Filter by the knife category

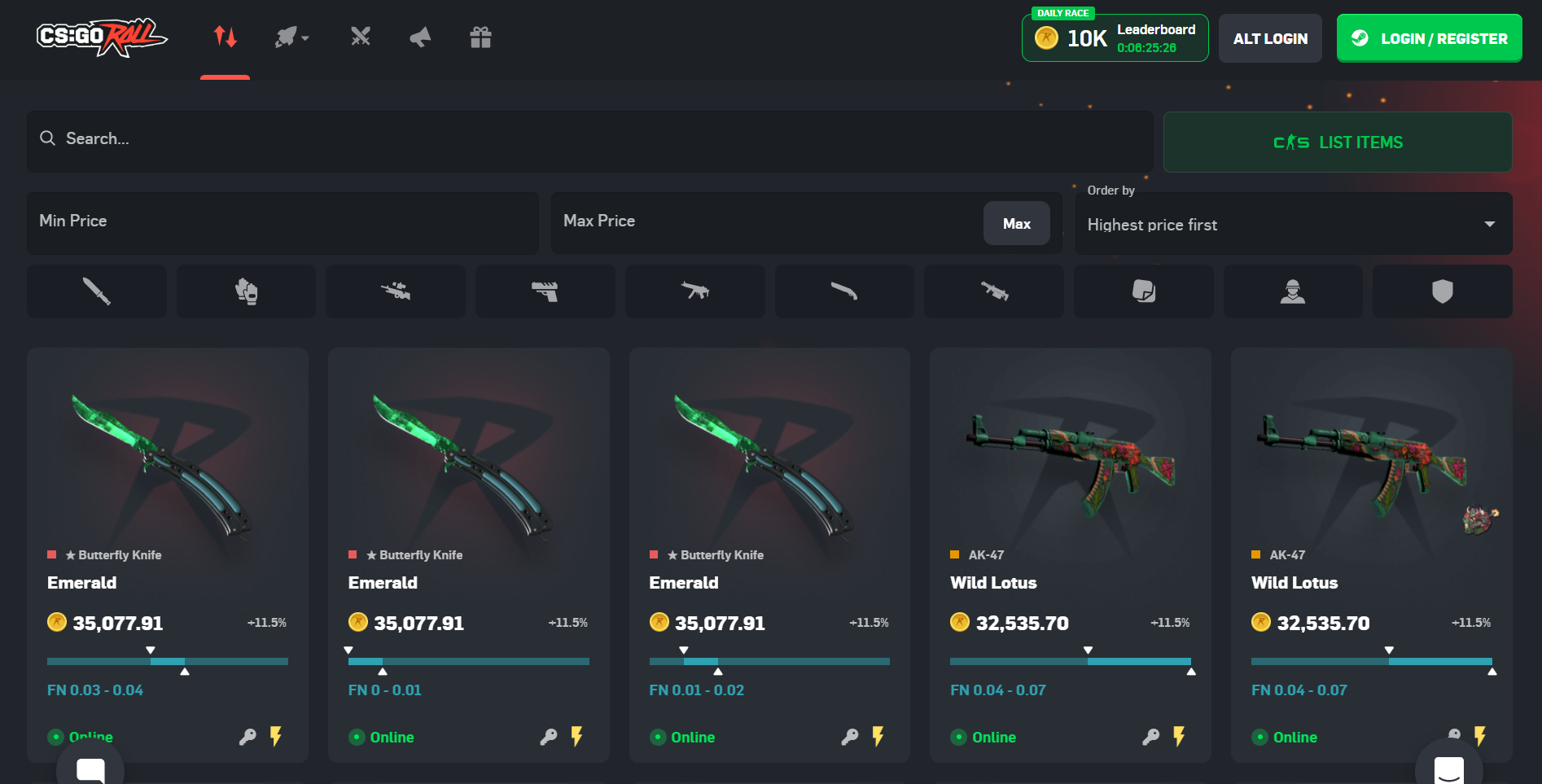click(97, 291)
